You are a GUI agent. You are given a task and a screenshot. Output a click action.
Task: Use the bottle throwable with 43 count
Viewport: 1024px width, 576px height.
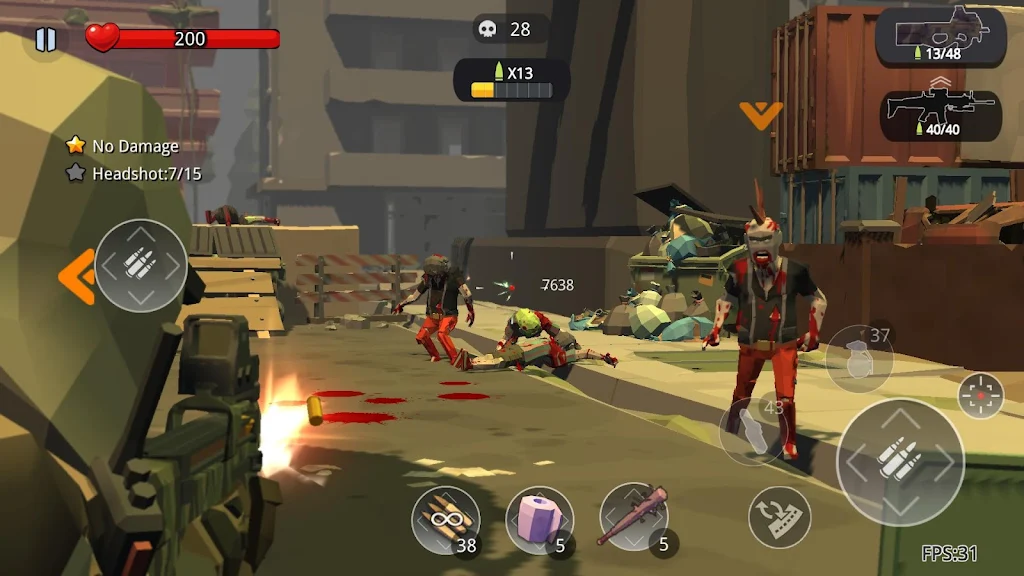point(753,430)
